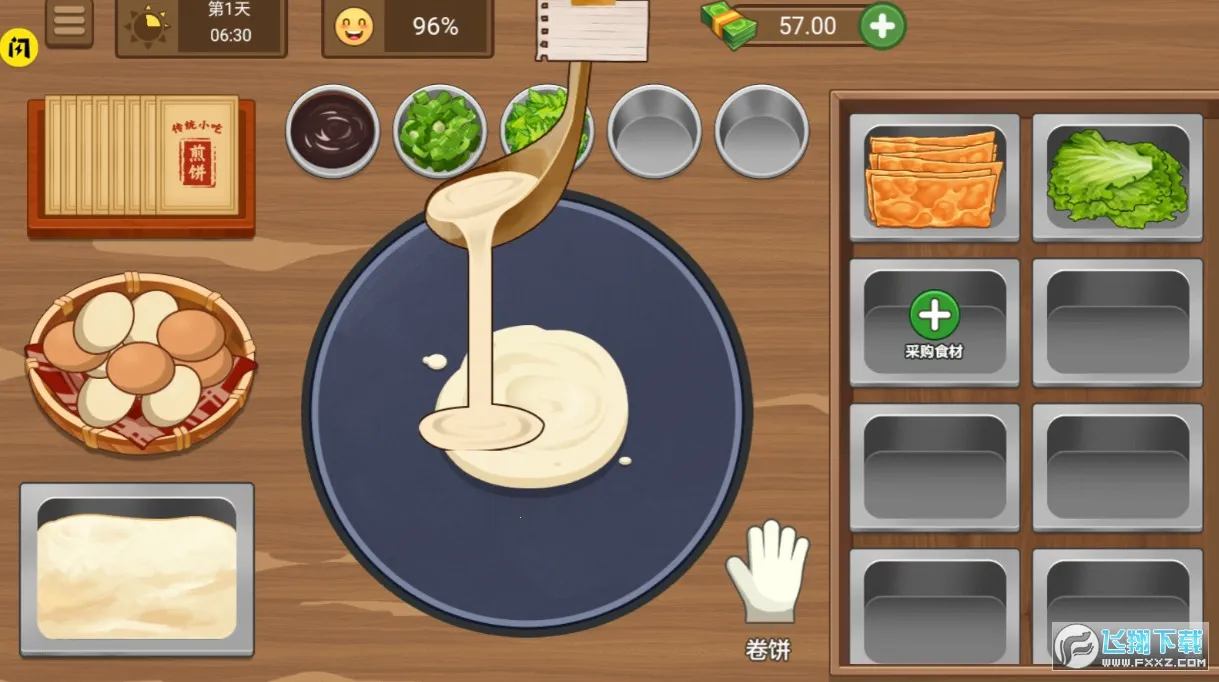Grab an egg from the basket

tap(138, 365)
